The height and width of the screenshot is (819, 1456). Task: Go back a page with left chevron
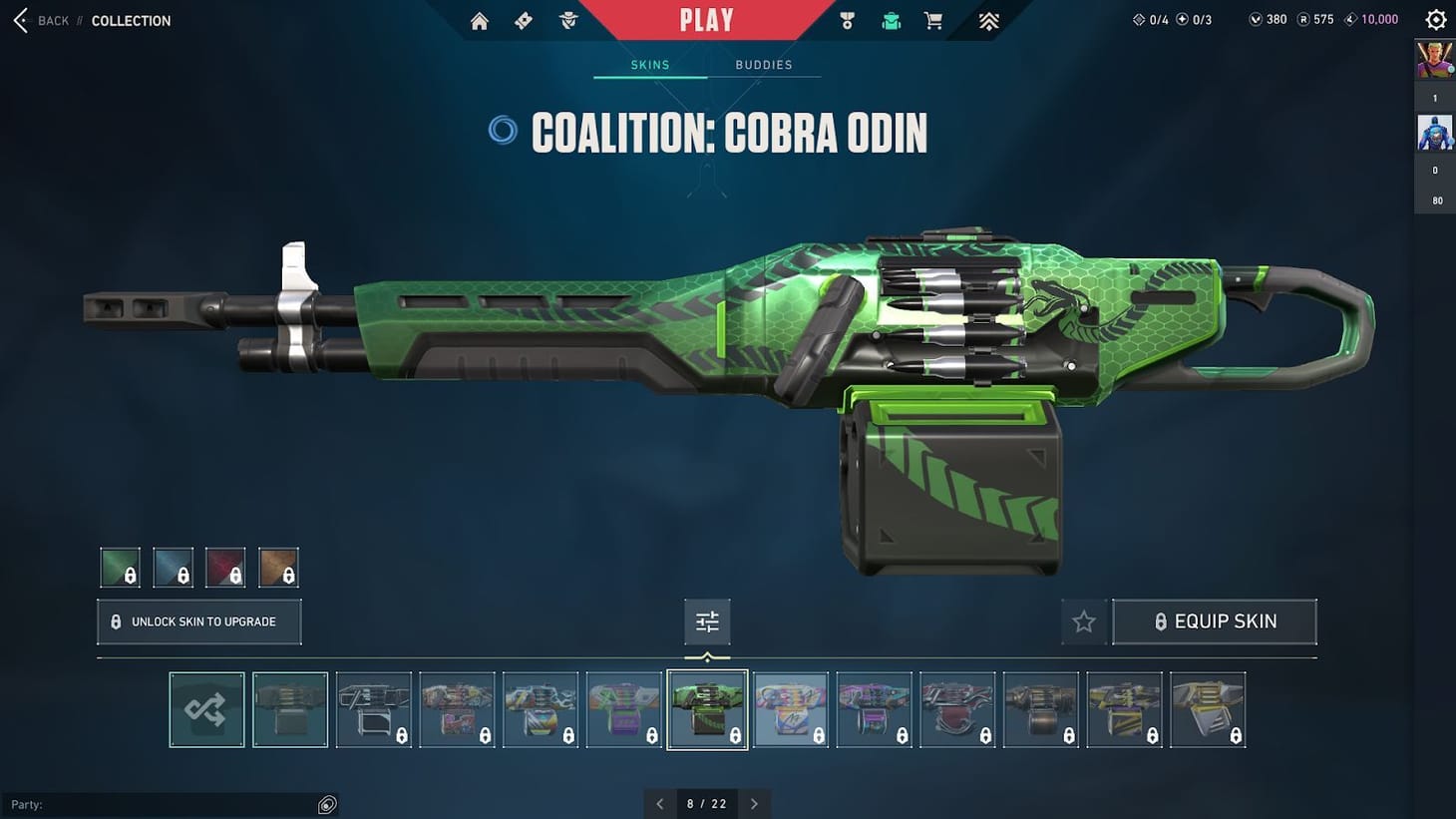click(660, 803)
